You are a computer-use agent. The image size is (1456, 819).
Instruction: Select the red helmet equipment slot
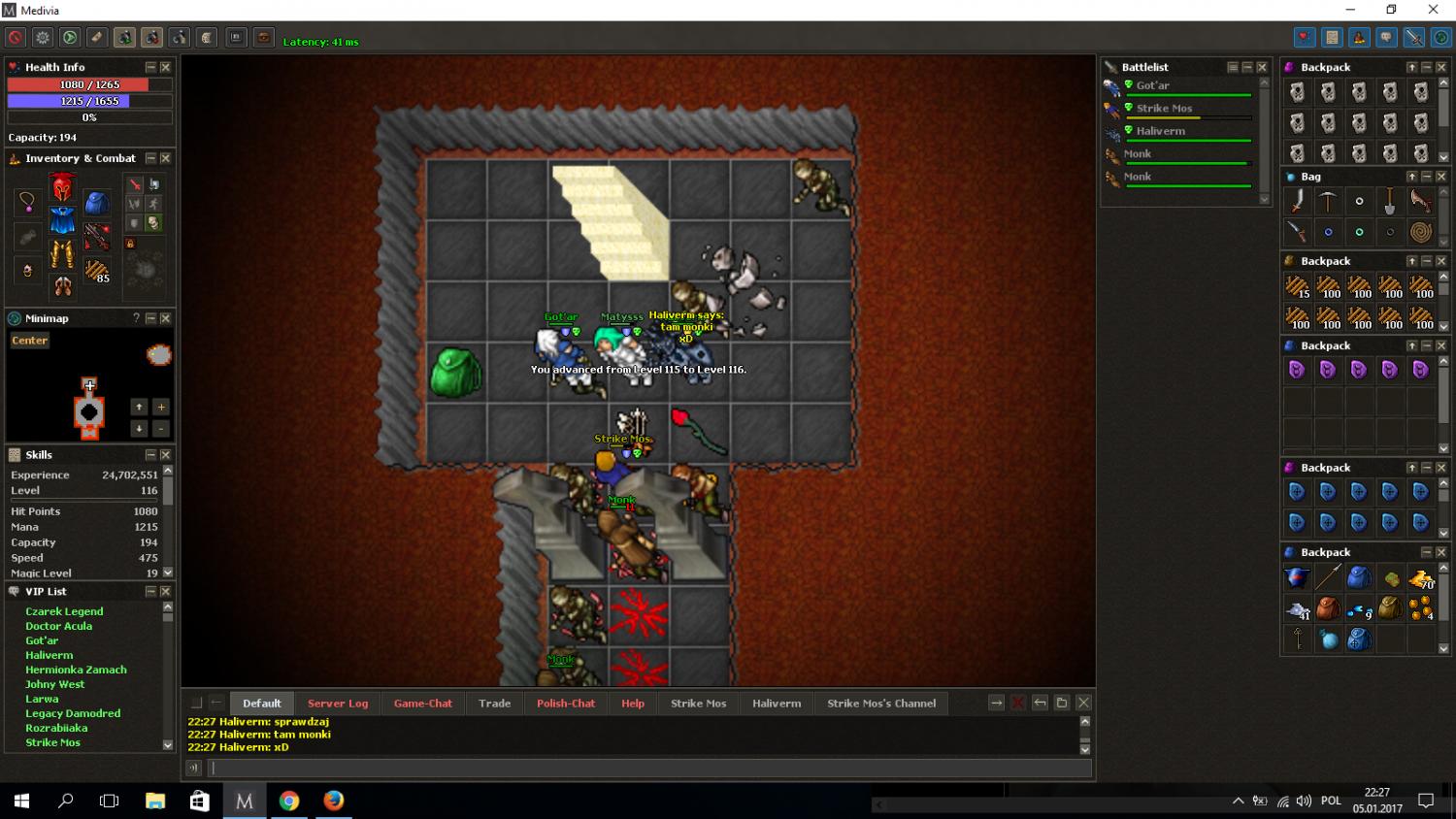tap(62, 186)
